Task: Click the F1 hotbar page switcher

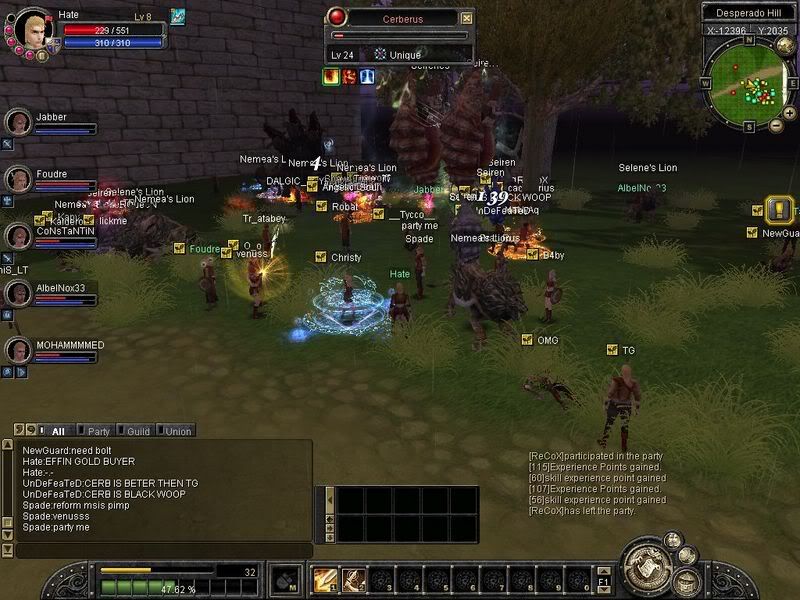Action: (604, 580)
